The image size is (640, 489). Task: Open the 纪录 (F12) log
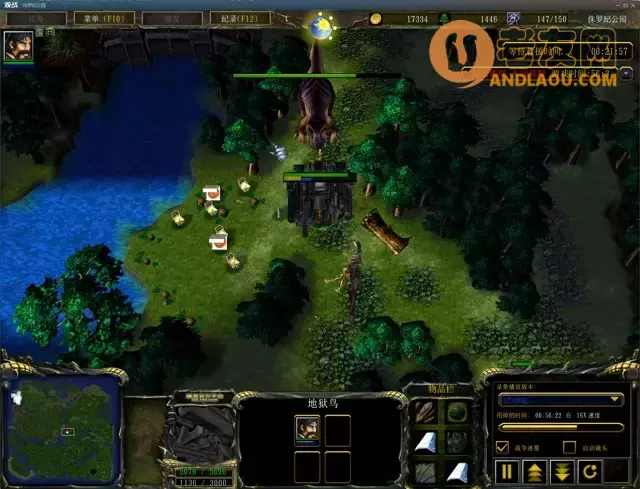coord(239,18)
